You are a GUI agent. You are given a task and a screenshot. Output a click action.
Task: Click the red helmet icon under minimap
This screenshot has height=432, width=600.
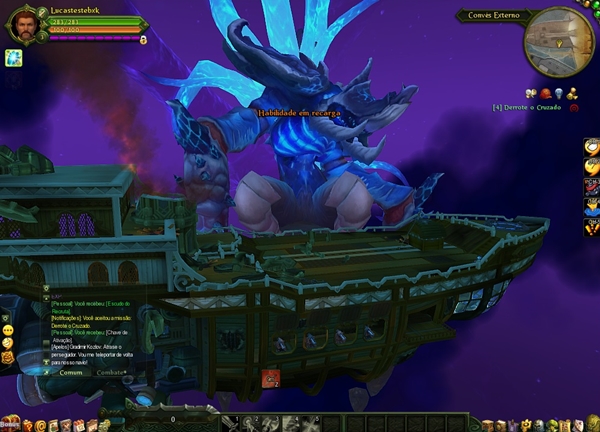(545, 94)
